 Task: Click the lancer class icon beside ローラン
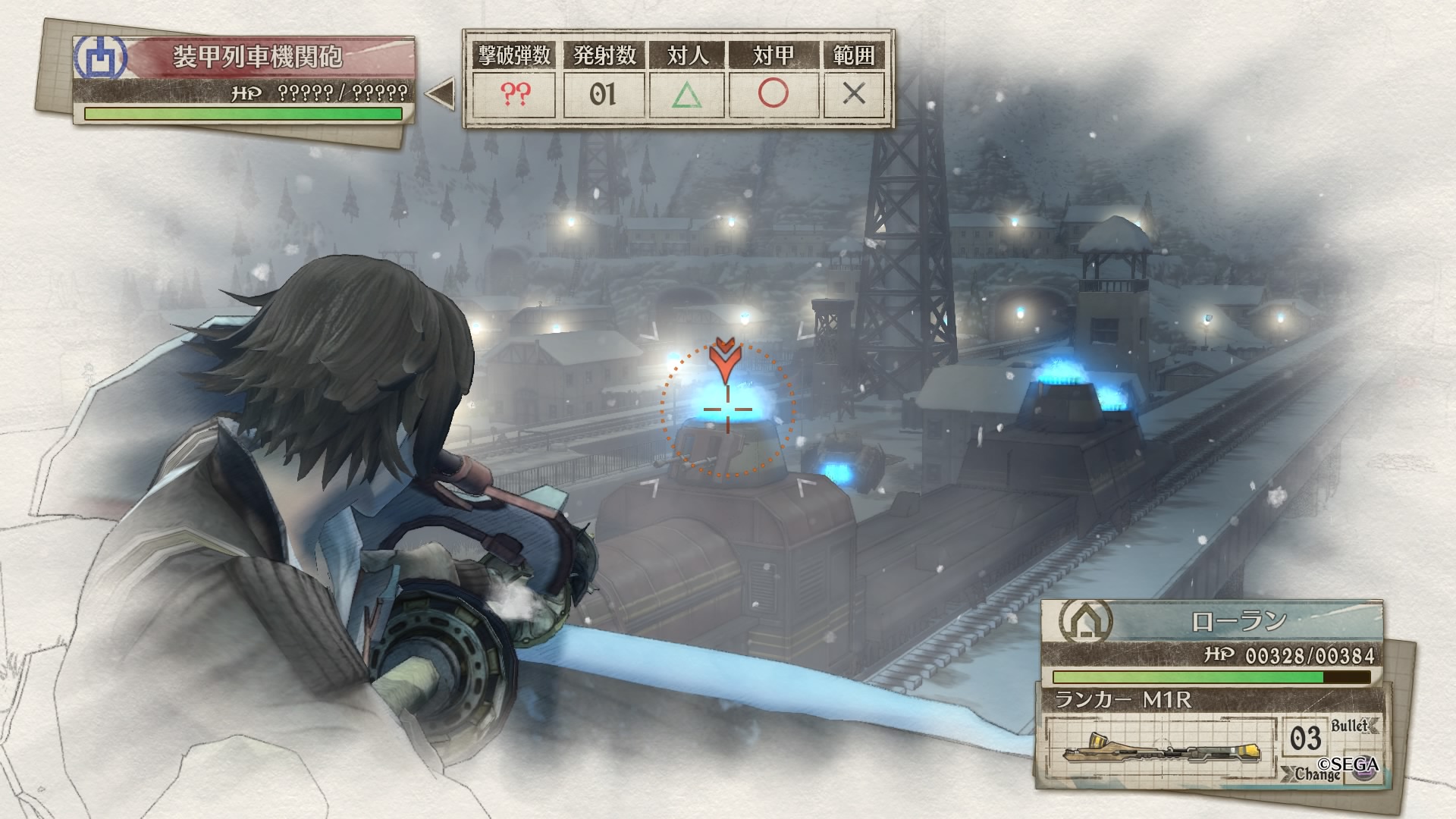coord(1086,621)
